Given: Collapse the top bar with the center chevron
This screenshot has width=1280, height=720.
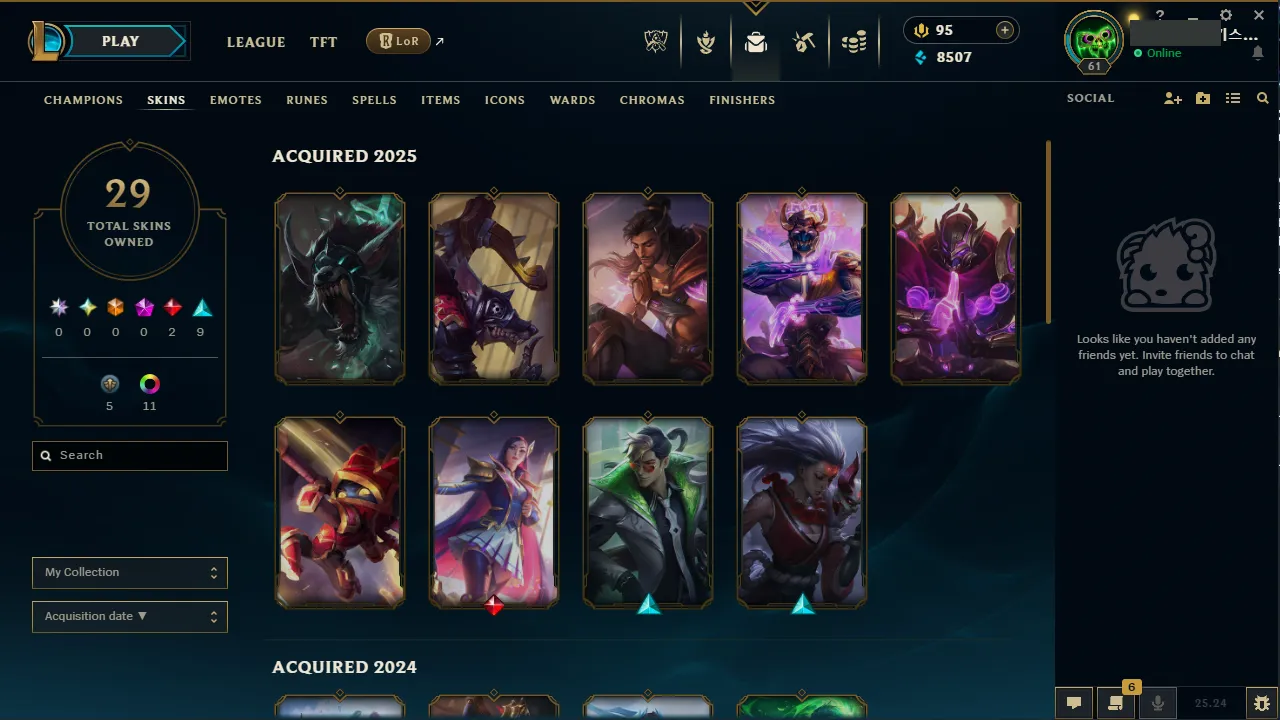Looking at the screenshot, I should click(x=756, y=8).
